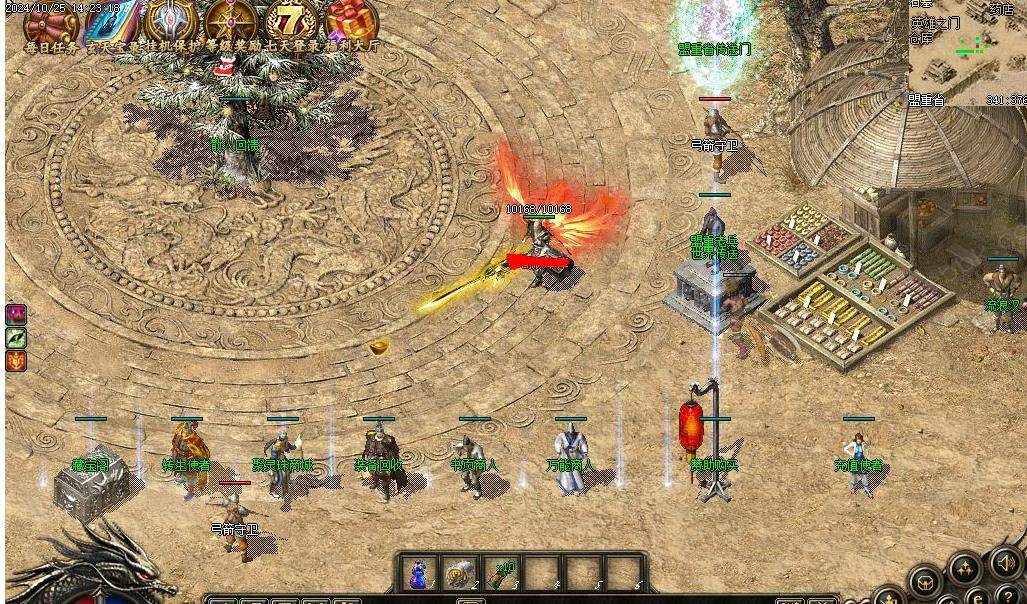Screen dimensions: 1027x604
Task: Open the 福利大厅 gift box icon
Action: tap(350, 22)
